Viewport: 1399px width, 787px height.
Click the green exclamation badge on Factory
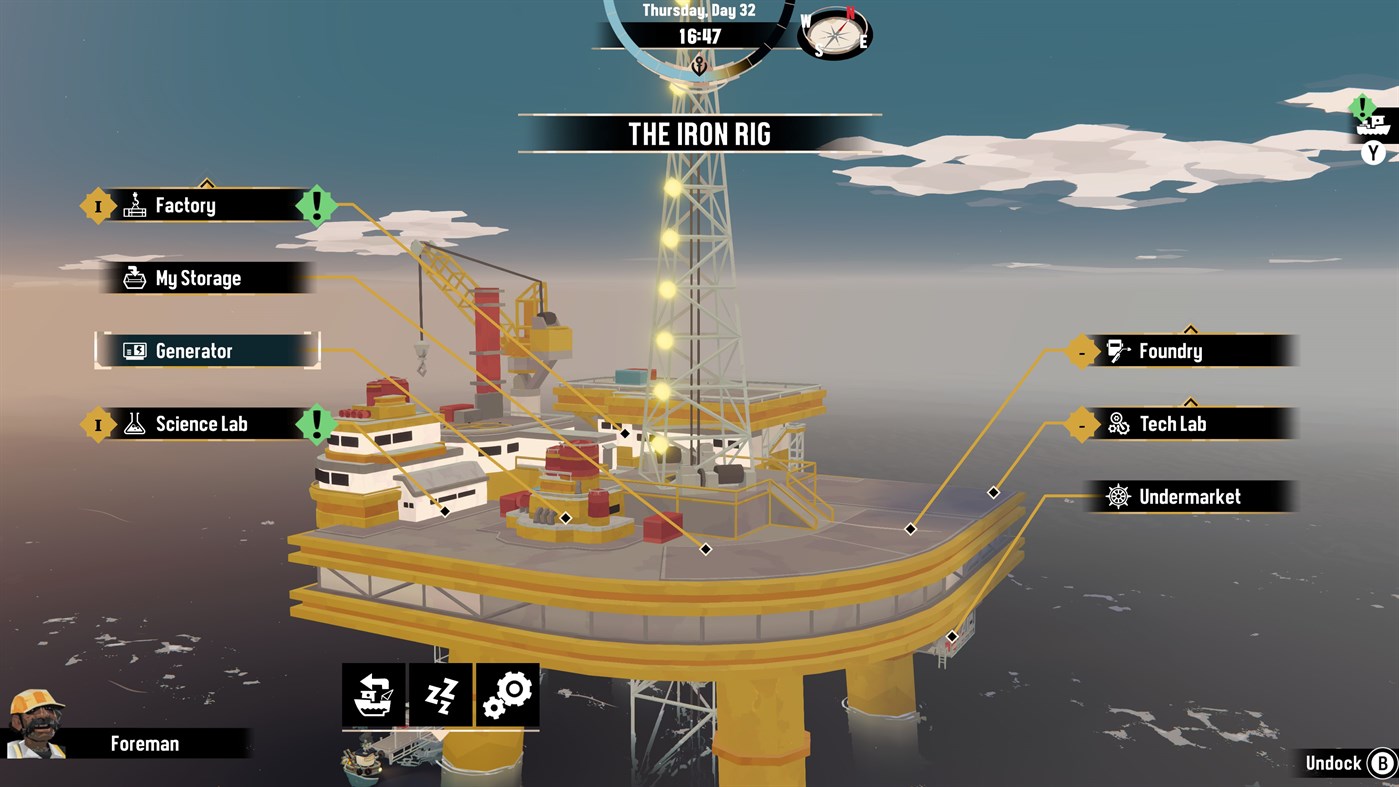click(316, 205)
